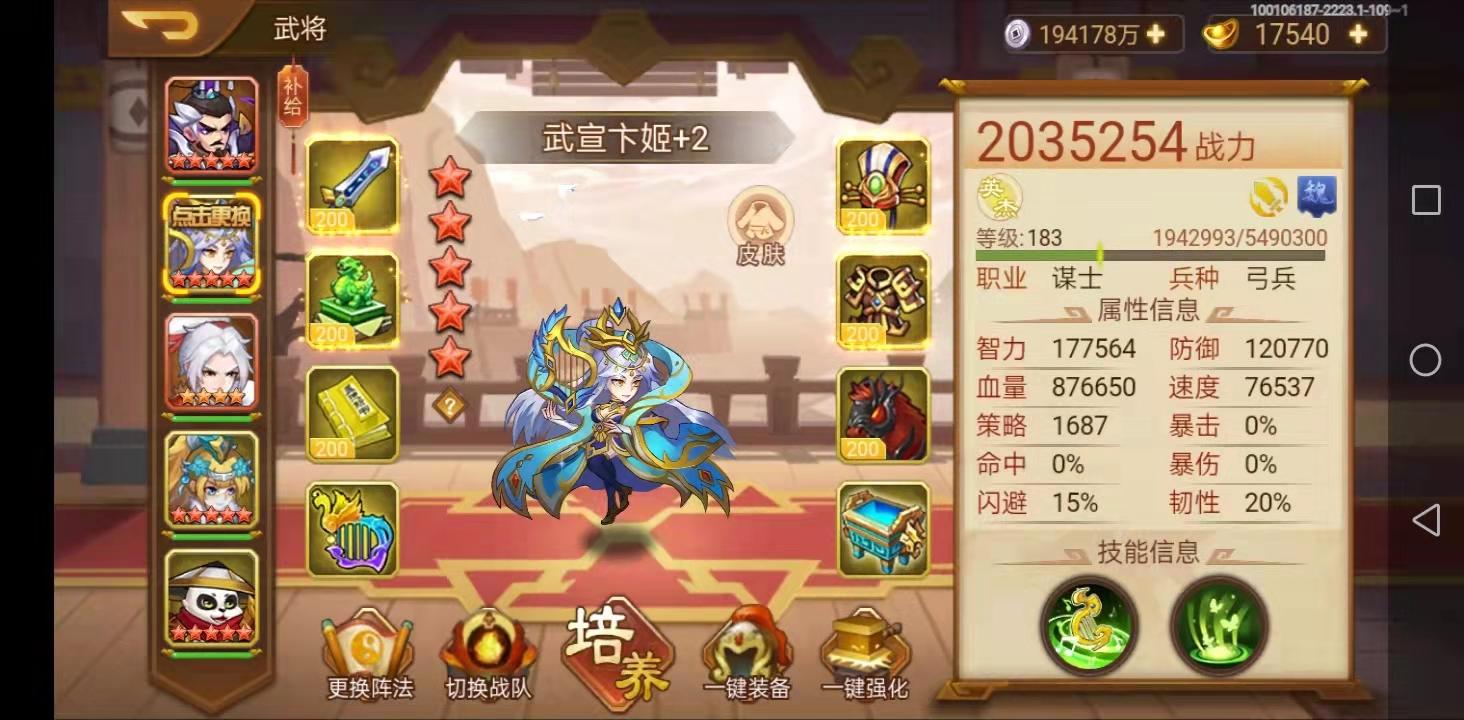The height and width of the screenshot is (720, 1464).
Task: Select the sword equipment slot
Action: (x=352, y=185)
